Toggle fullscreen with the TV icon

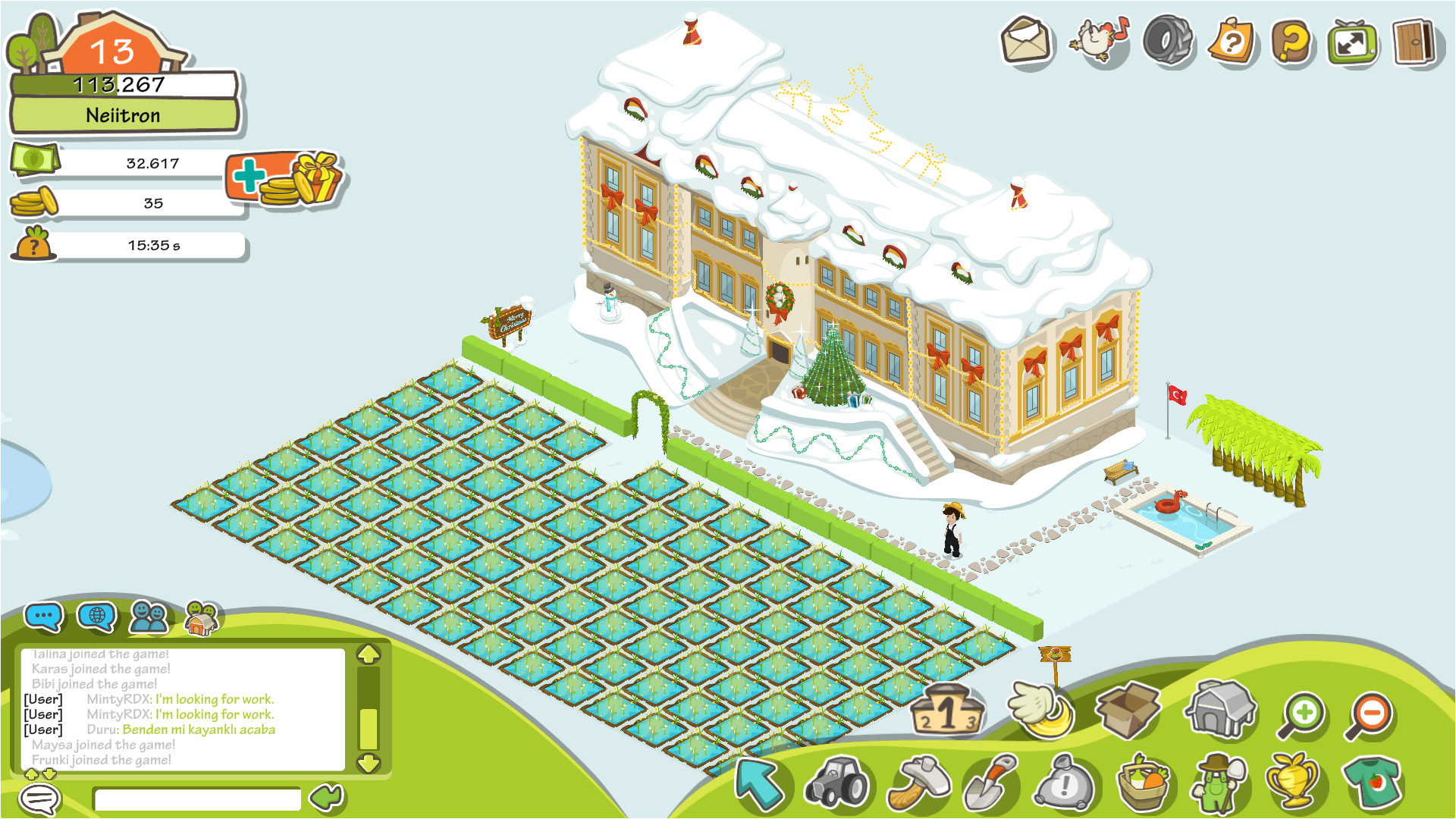pyautogui.click(x=1351, y=42)
